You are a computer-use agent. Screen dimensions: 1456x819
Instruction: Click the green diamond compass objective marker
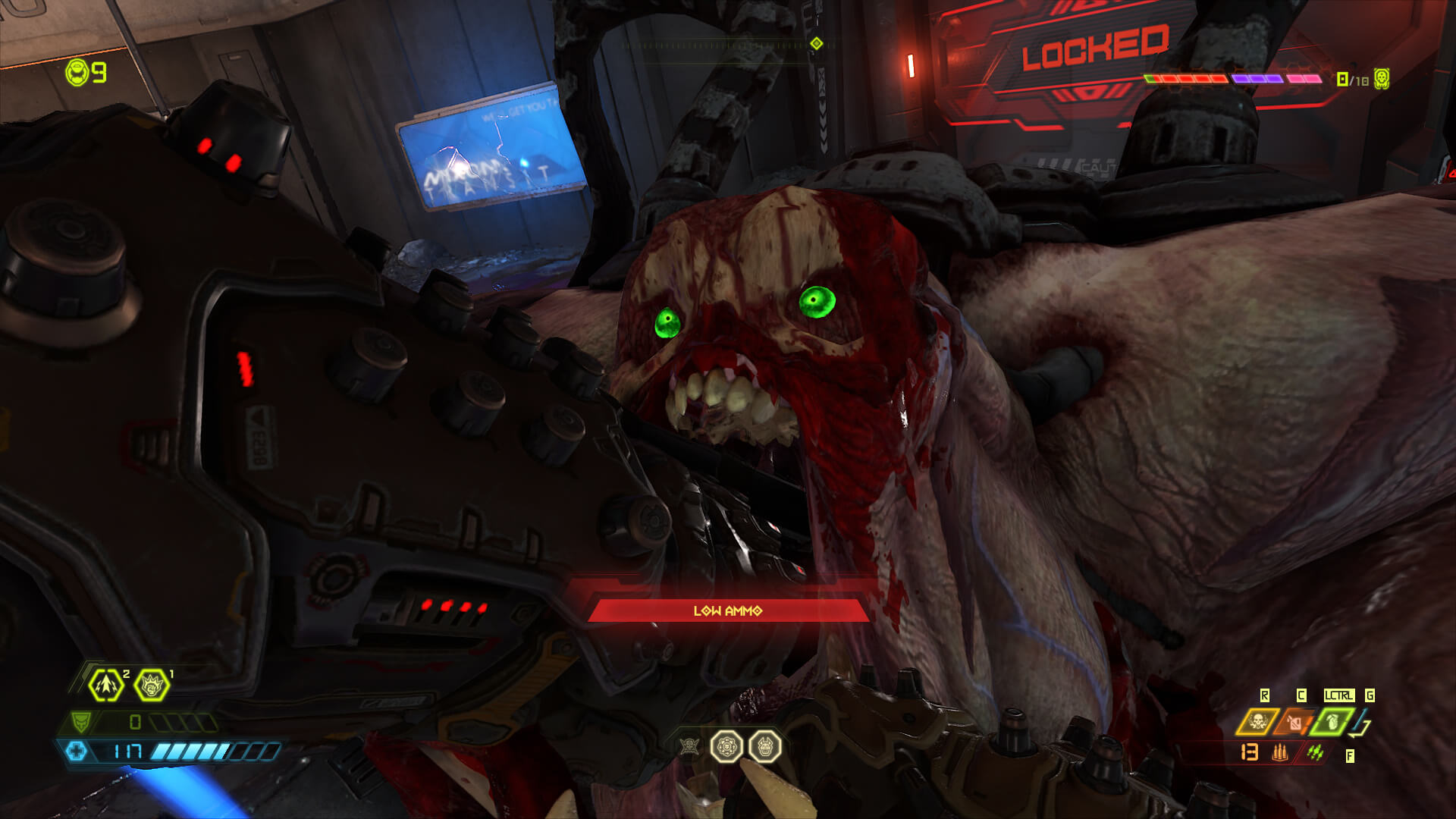[x=817, y=43]
